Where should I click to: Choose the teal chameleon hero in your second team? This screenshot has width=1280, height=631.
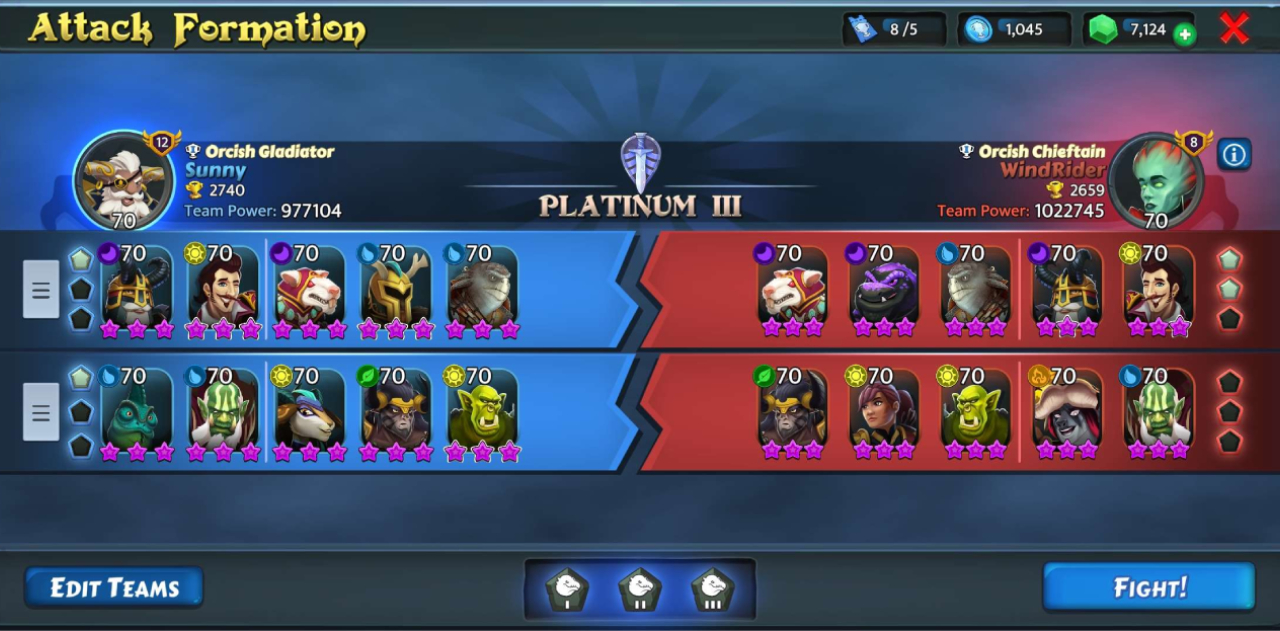[136, 414]
